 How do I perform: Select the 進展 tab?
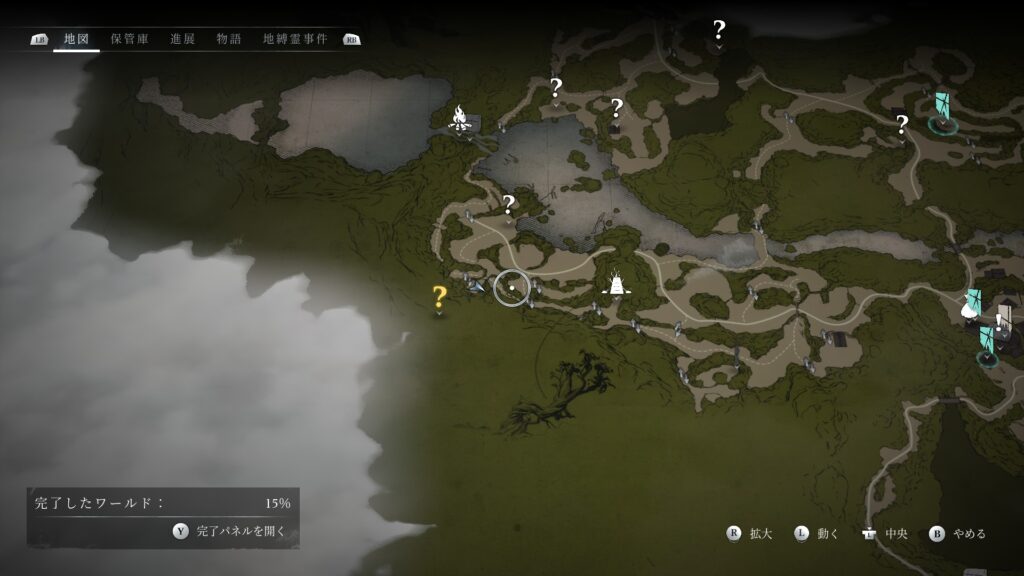(x=183, y=39)
